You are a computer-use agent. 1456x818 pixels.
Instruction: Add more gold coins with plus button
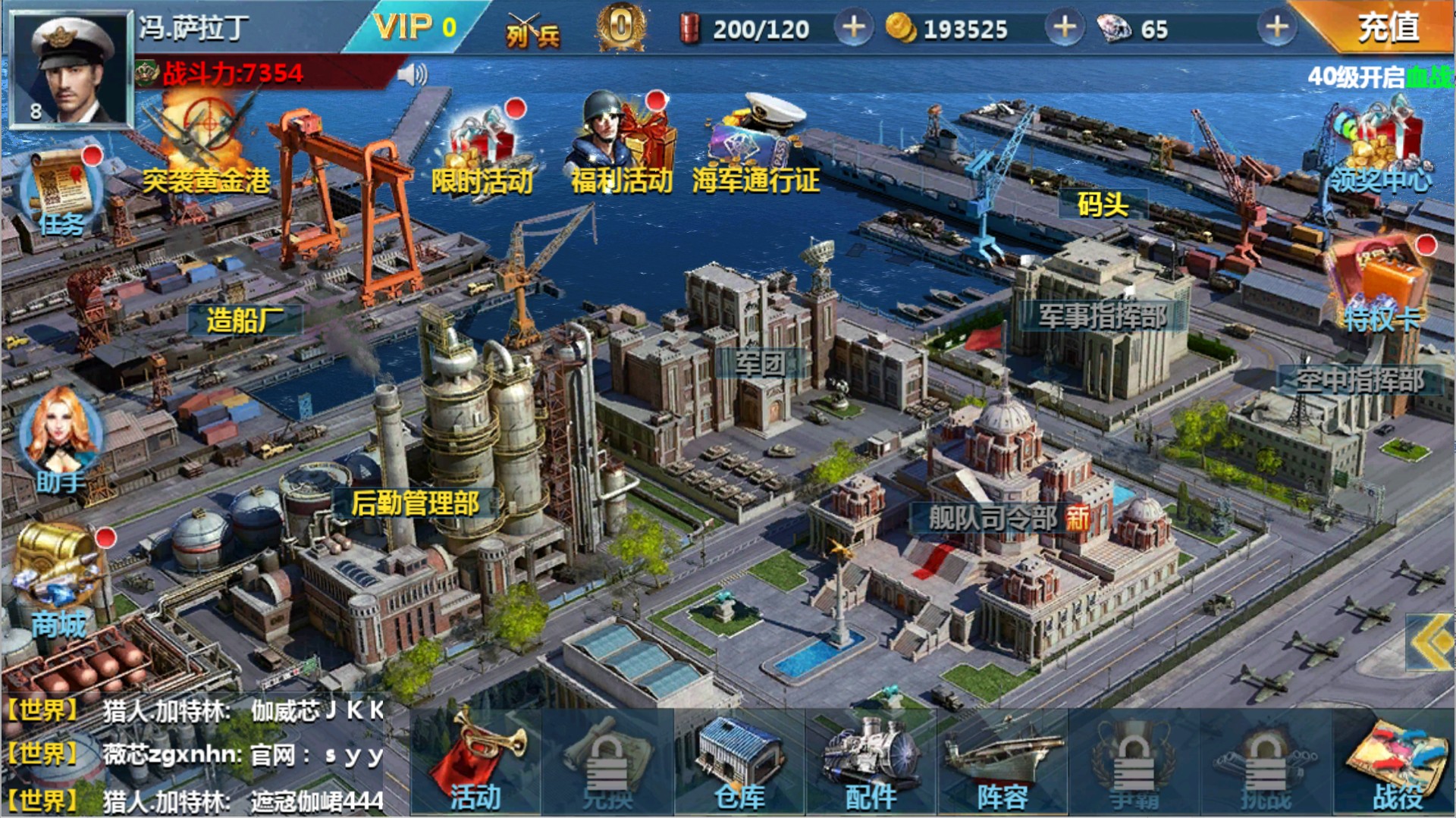[1065, 28]
